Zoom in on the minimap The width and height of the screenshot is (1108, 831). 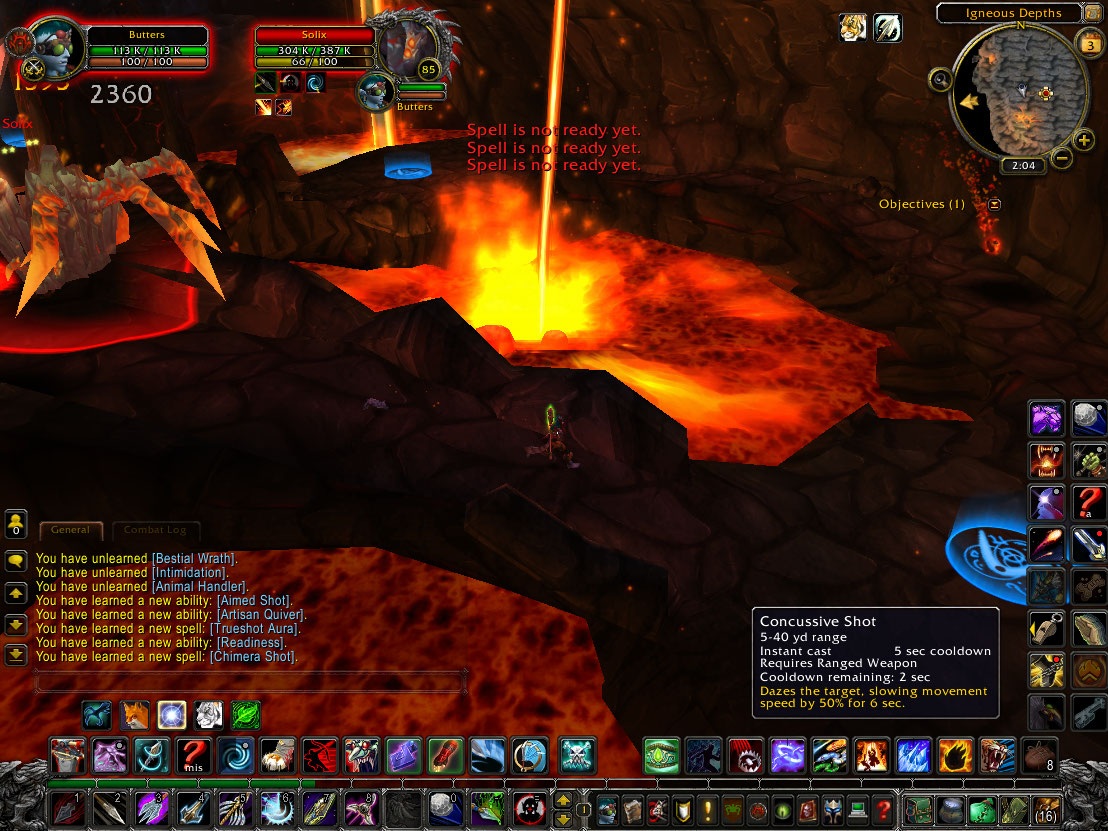point(1084,140)
